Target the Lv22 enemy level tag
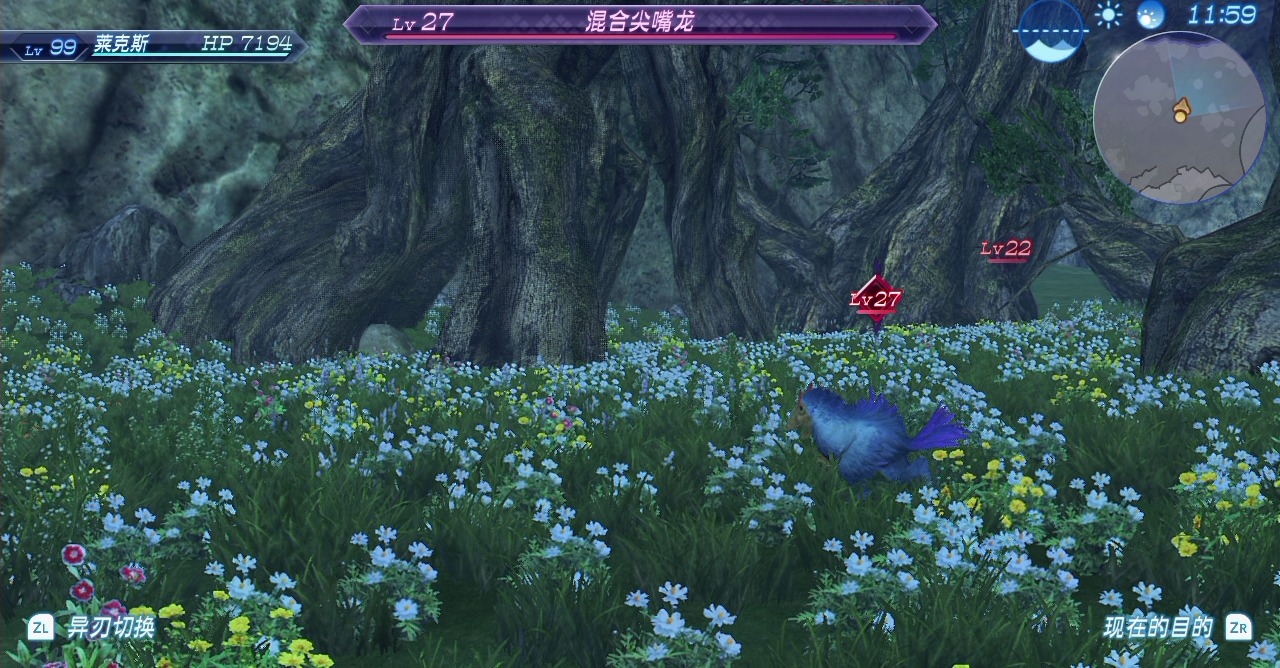This screenshot has width=1280, height=668. click(x=1005, y=249)
